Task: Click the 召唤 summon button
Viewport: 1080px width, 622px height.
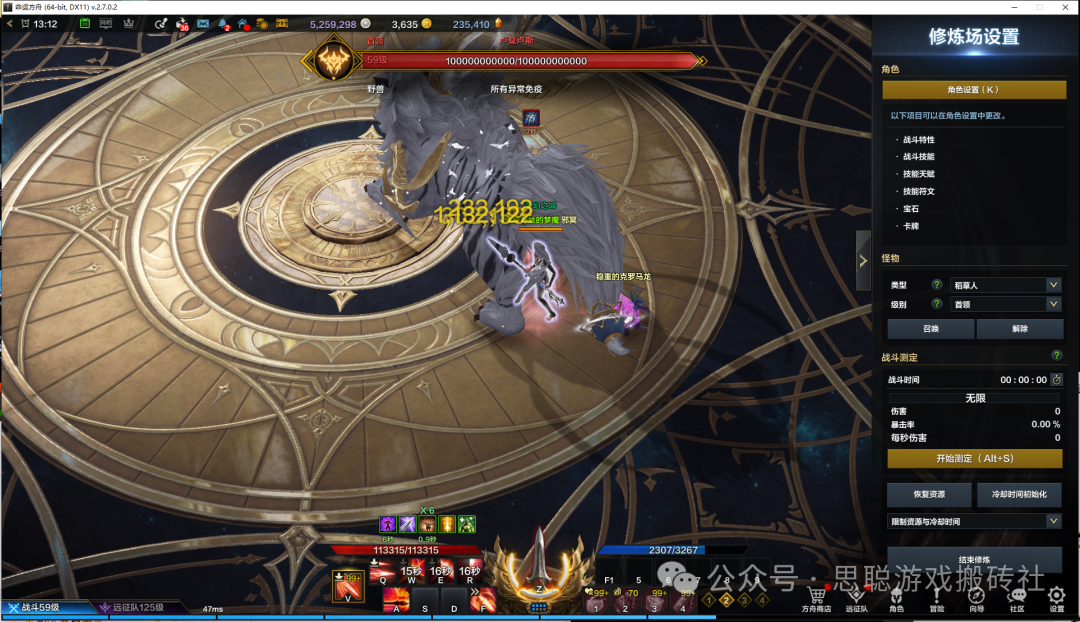Action: 930,329
